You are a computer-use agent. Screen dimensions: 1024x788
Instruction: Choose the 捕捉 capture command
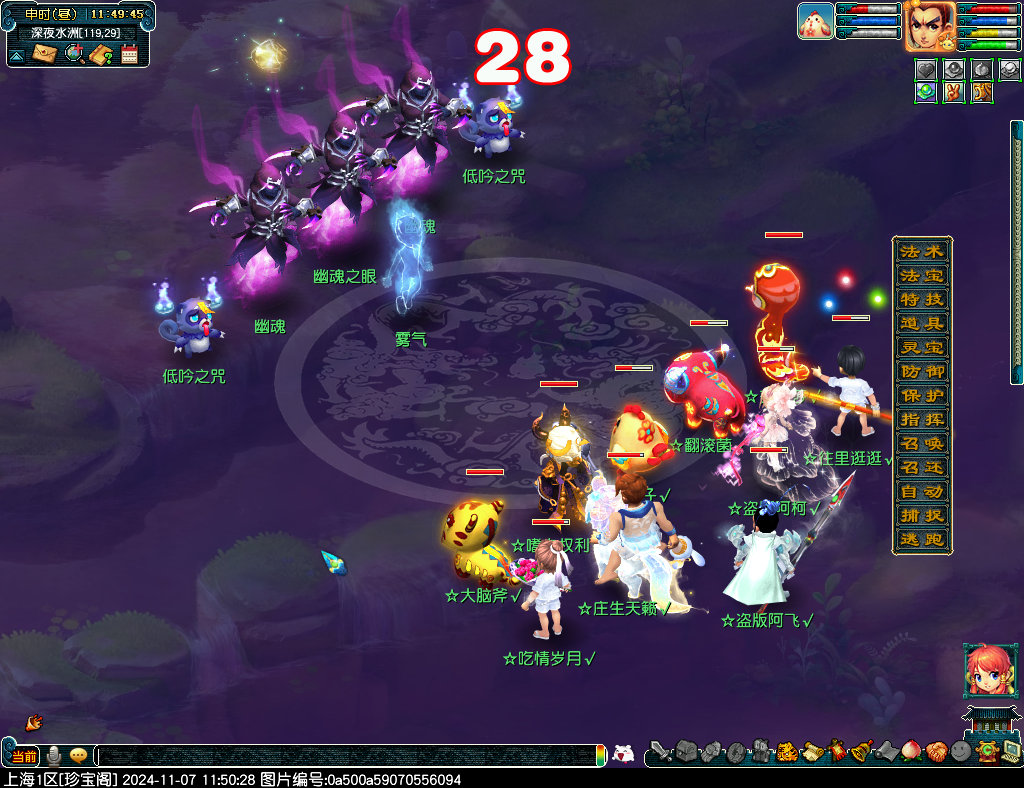pyautogui.click(x=921, y=516)
